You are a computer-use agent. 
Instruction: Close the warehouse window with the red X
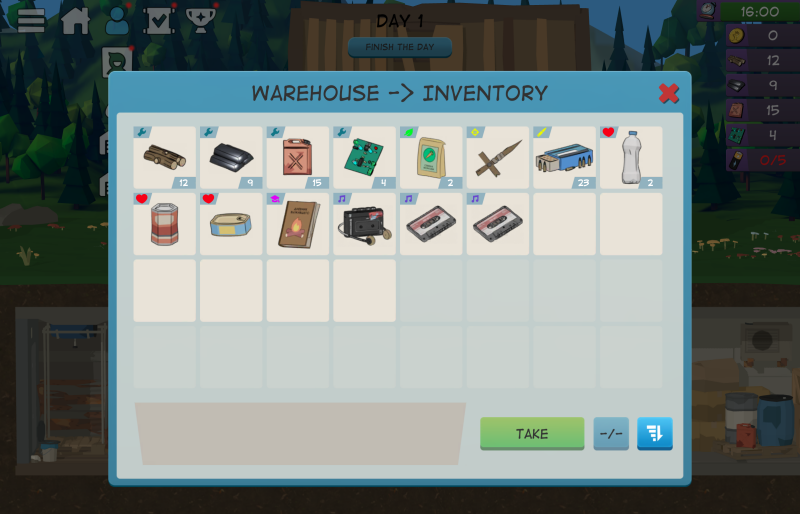669,94
